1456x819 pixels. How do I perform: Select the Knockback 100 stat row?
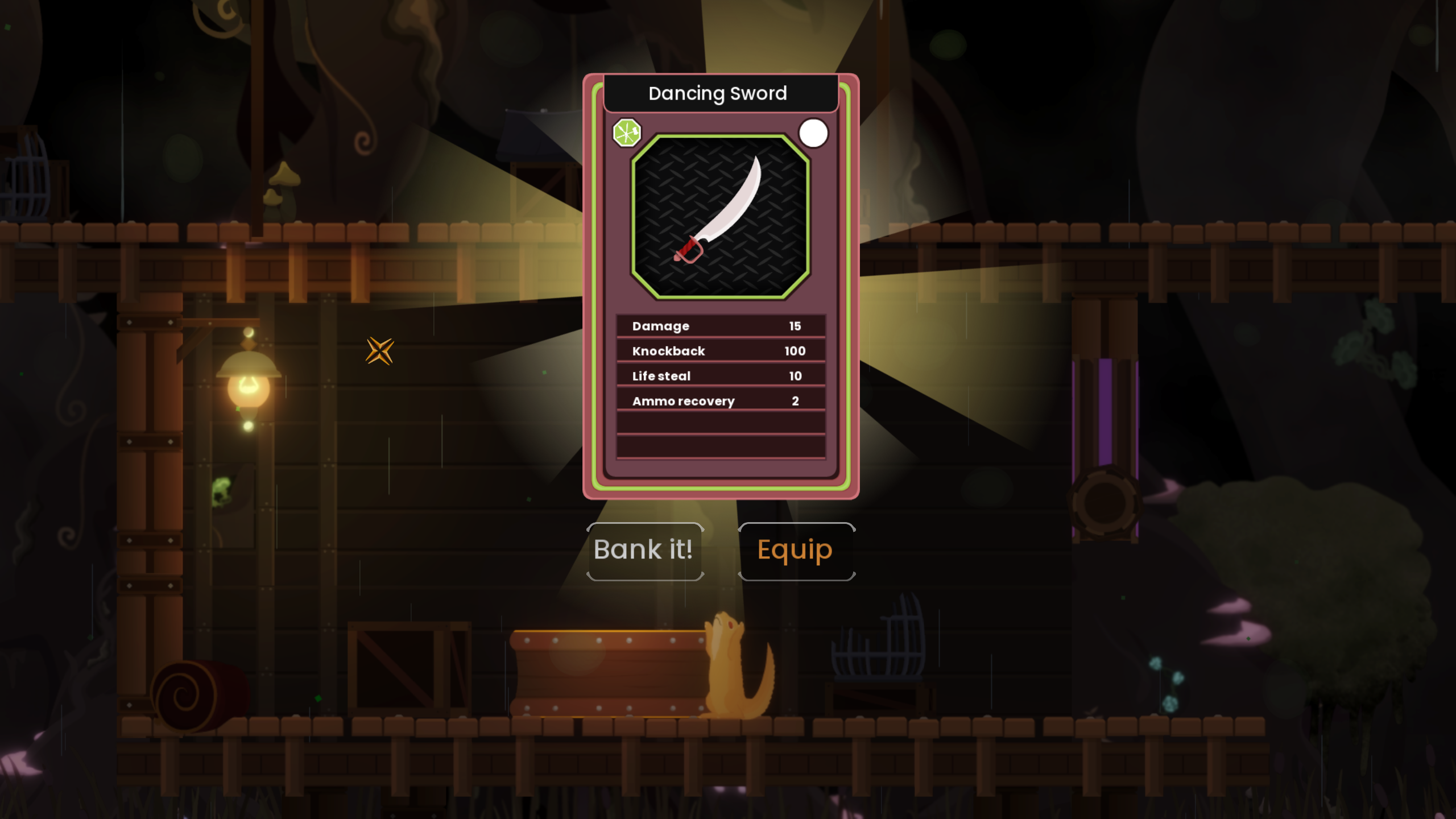[720, 351]
